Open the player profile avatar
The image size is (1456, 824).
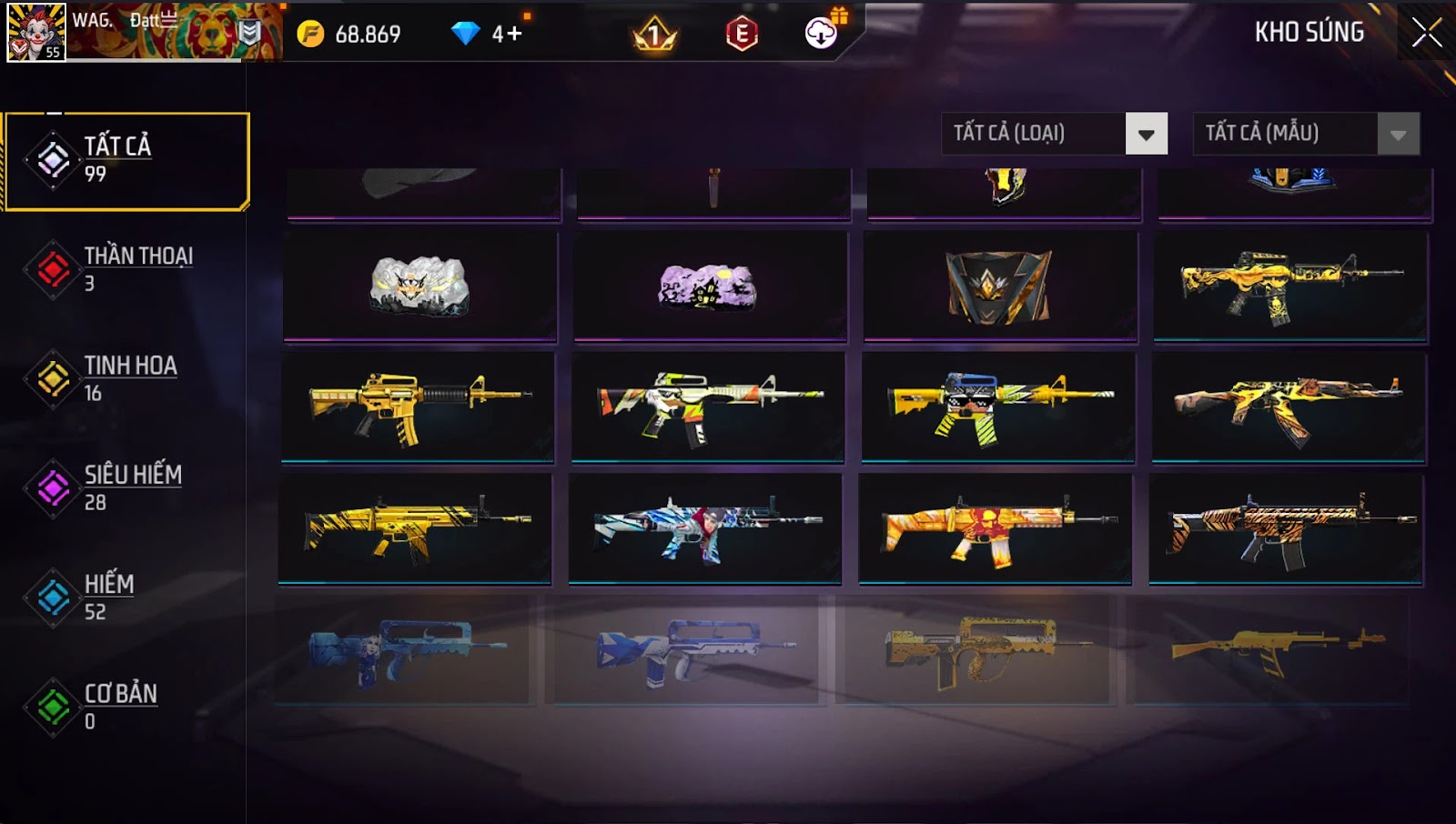coord(36,32)
